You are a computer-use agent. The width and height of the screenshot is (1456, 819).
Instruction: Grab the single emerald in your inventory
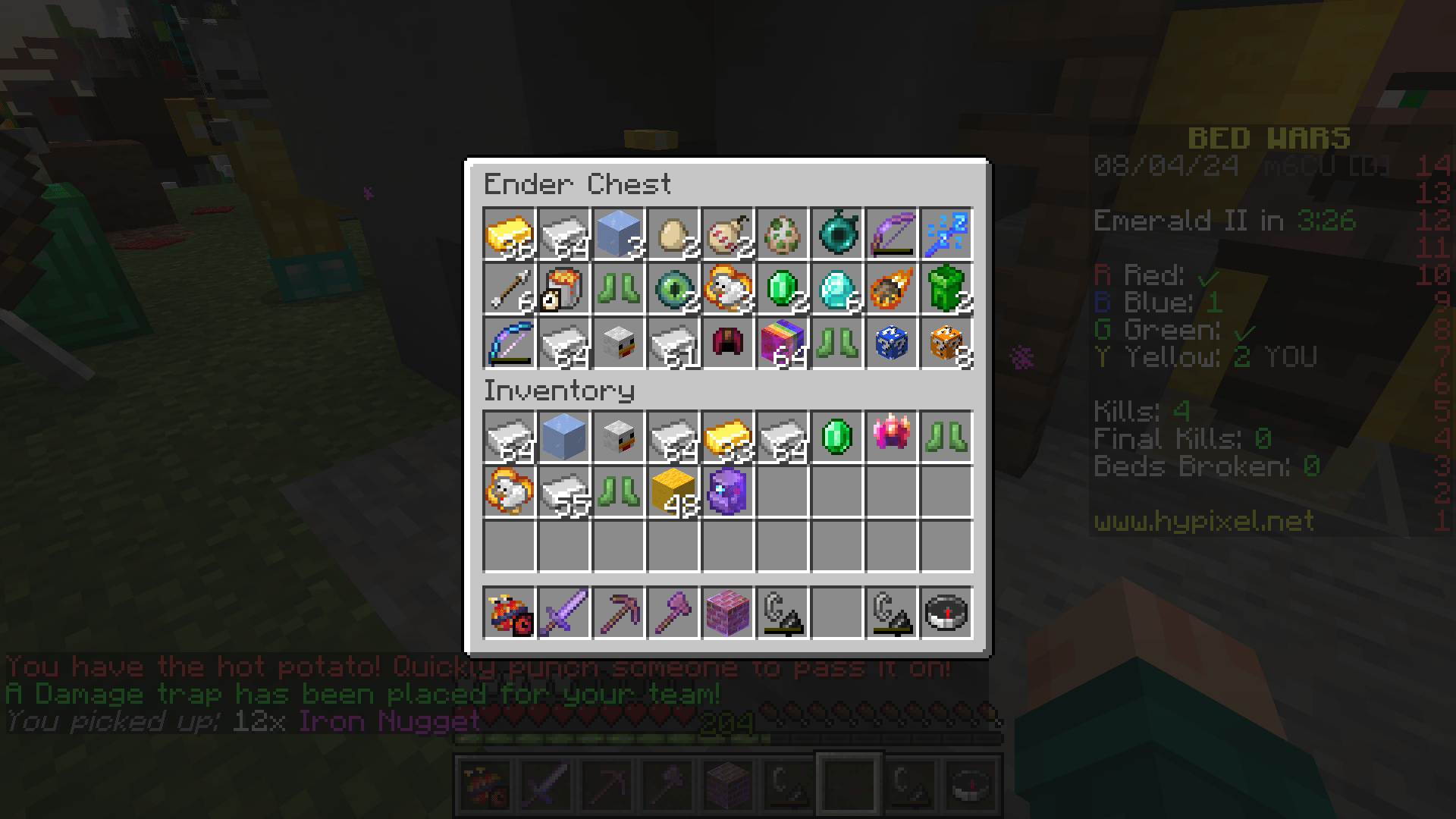pyautogui.click(x=837, y=440)
